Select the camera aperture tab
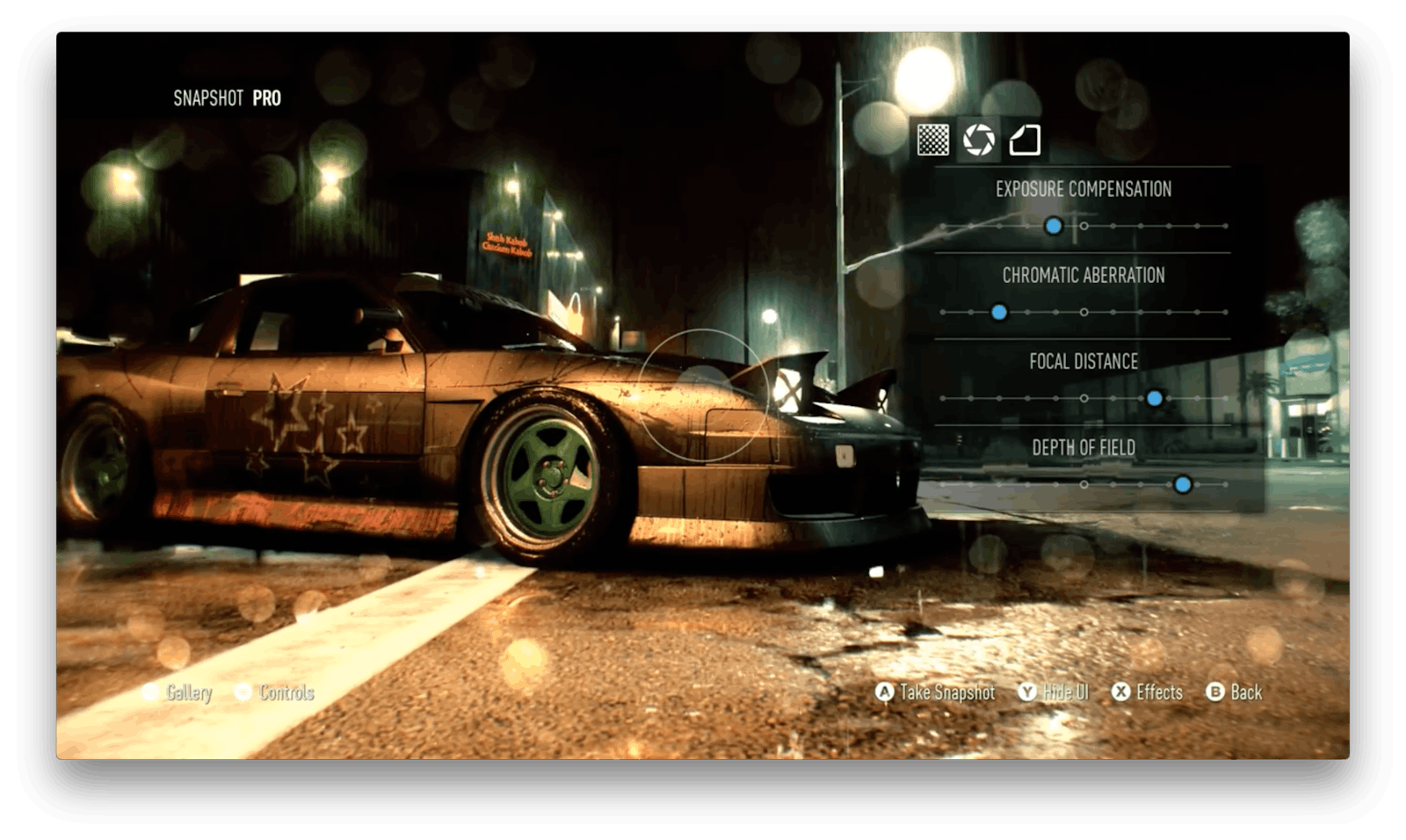 978,140
